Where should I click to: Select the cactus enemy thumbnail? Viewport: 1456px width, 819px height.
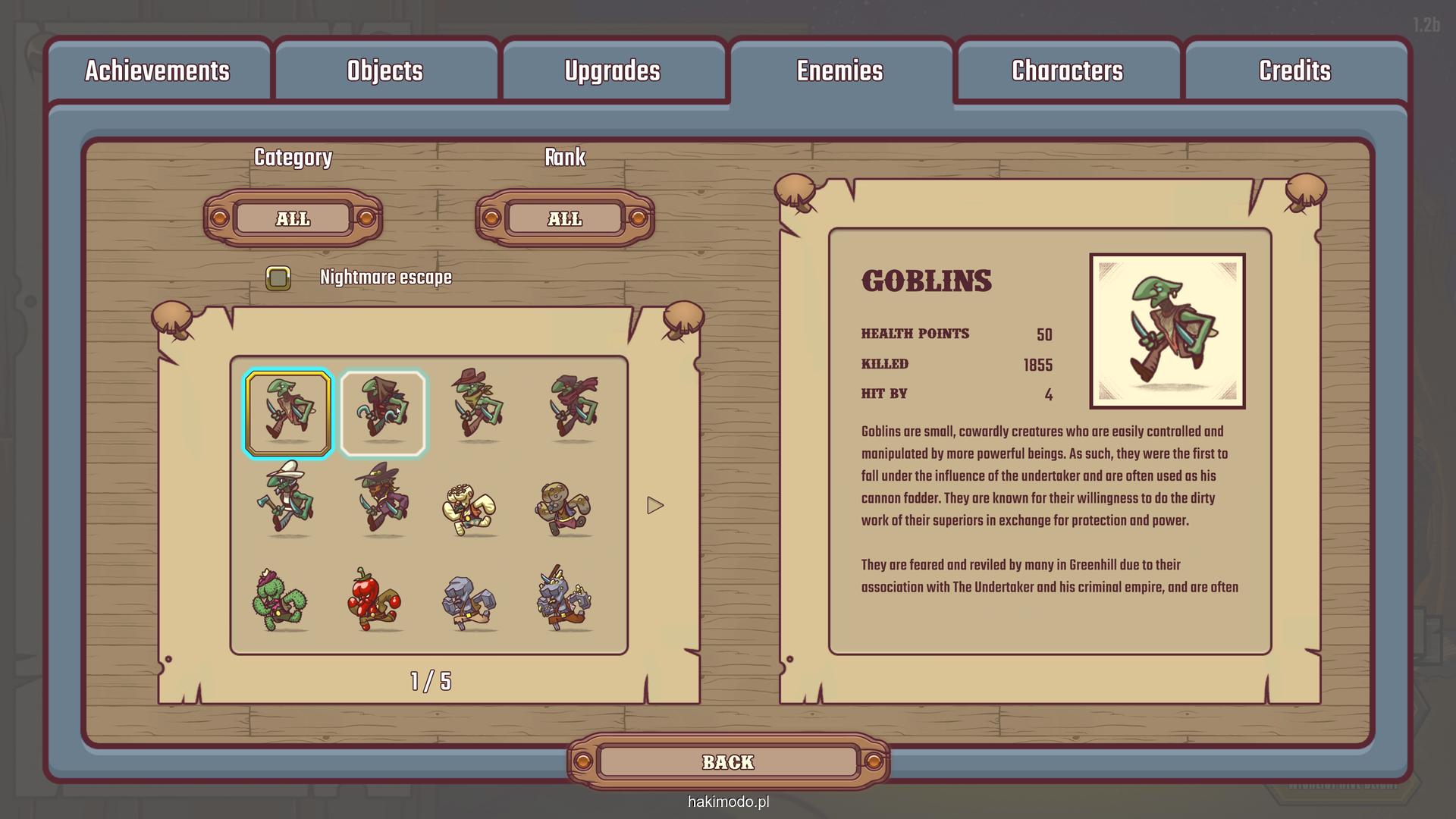[279, 601]
